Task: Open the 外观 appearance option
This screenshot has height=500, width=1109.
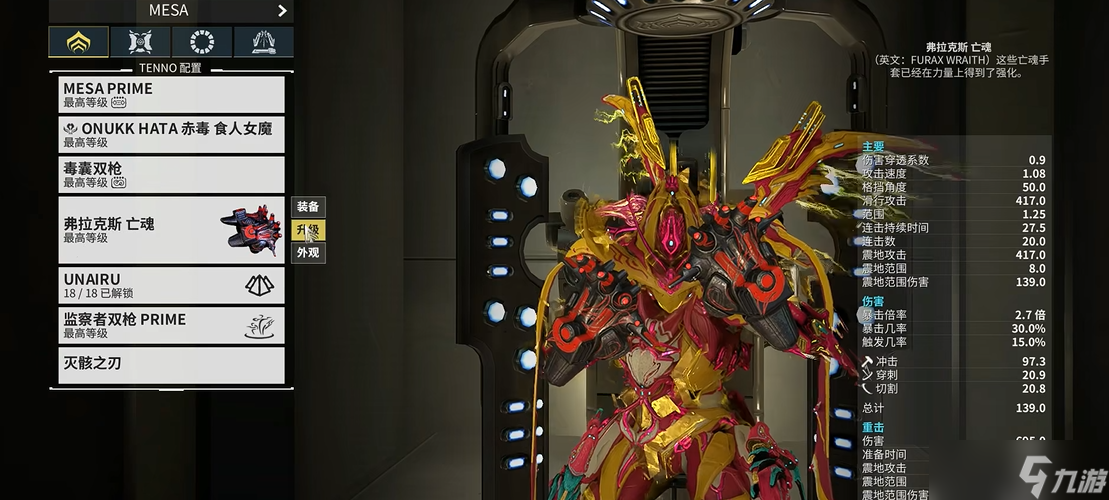Action: [308, 253]
